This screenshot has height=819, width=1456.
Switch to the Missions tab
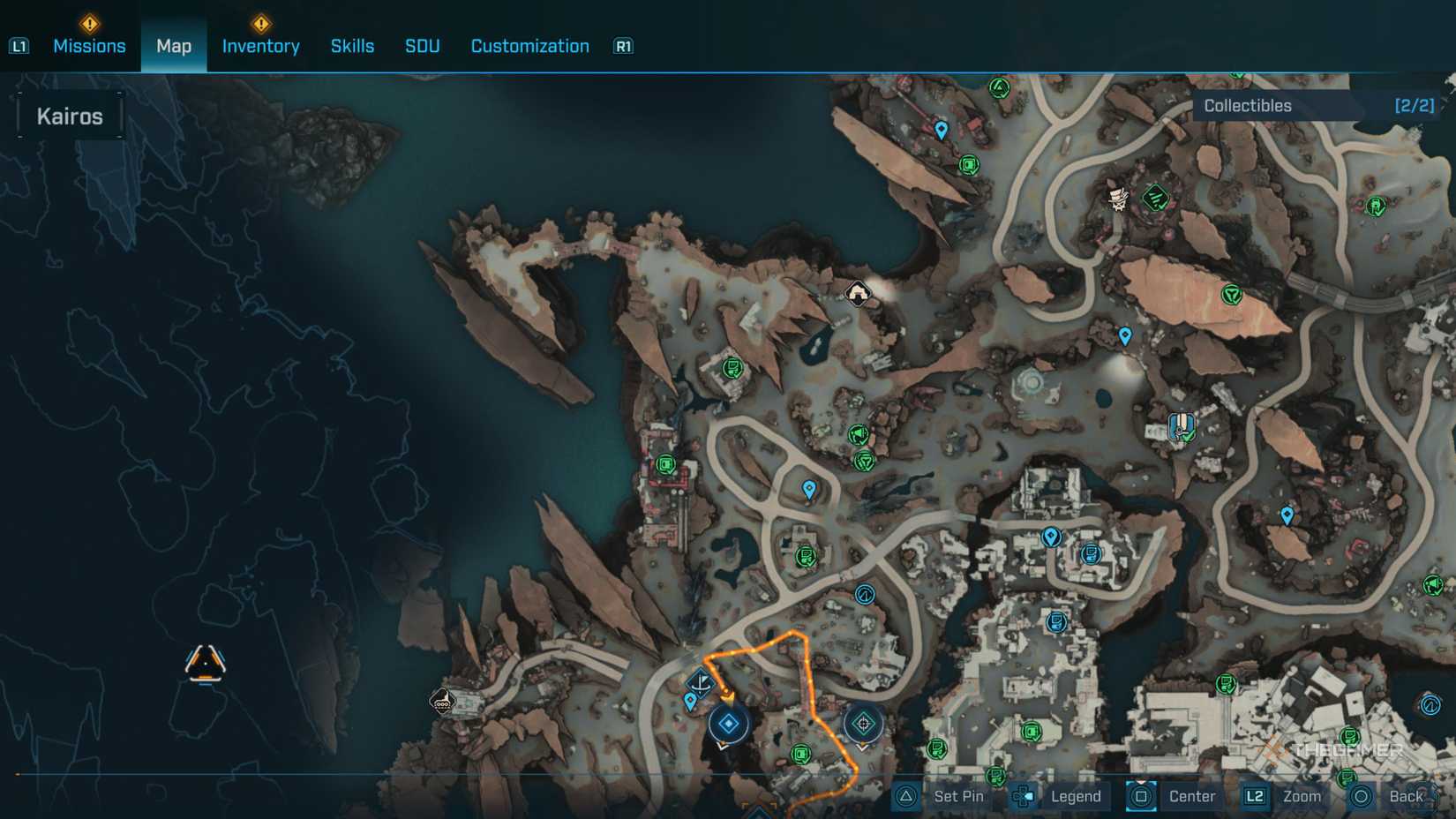pyautogui.click(x=89, y=46)
